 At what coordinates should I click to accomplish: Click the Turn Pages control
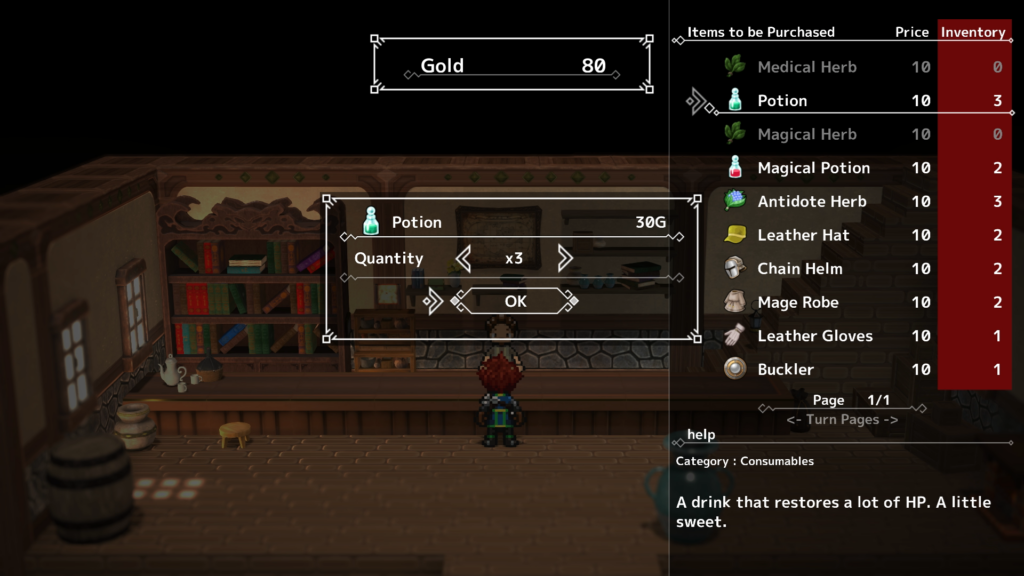[x=842, y=420]
